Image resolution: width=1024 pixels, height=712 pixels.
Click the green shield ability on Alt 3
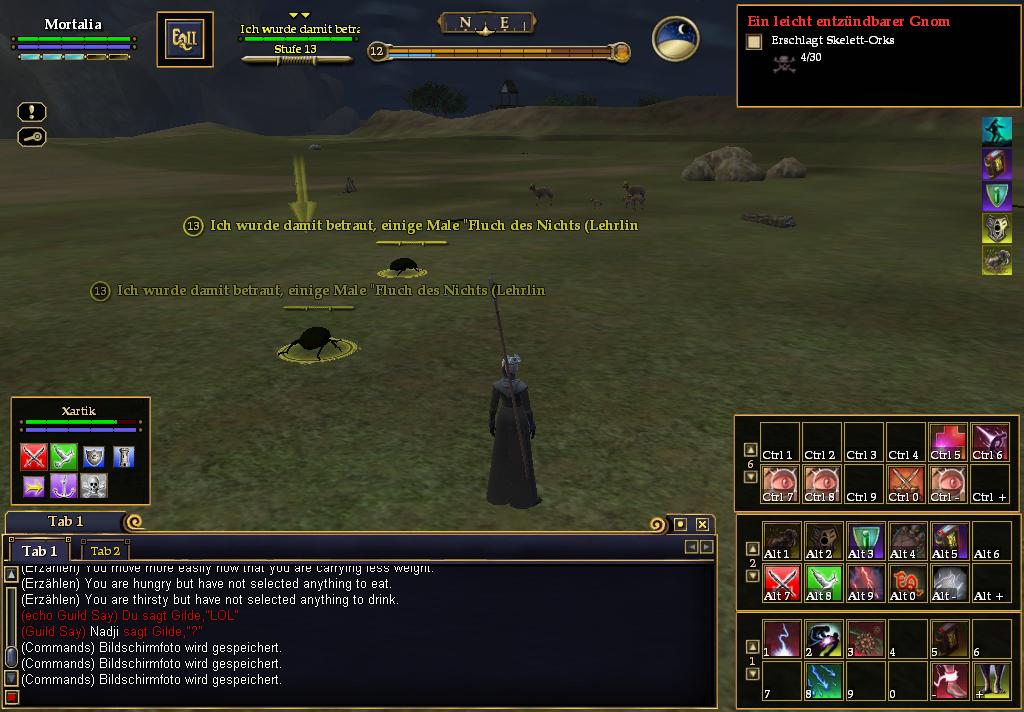coord(863,540)
